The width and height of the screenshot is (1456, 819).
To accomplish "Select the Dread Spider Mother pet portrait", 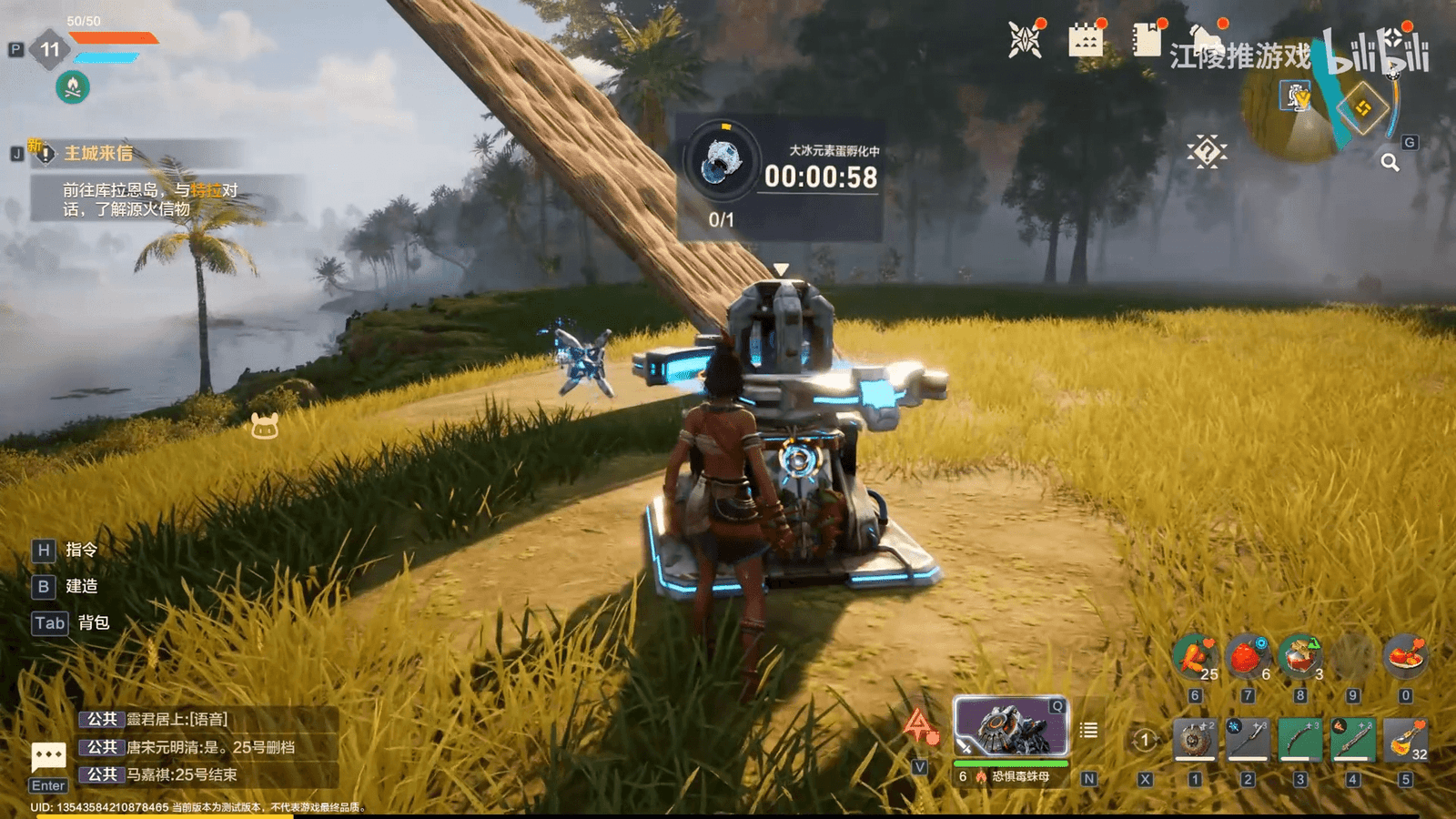I will coord(1010,728).
